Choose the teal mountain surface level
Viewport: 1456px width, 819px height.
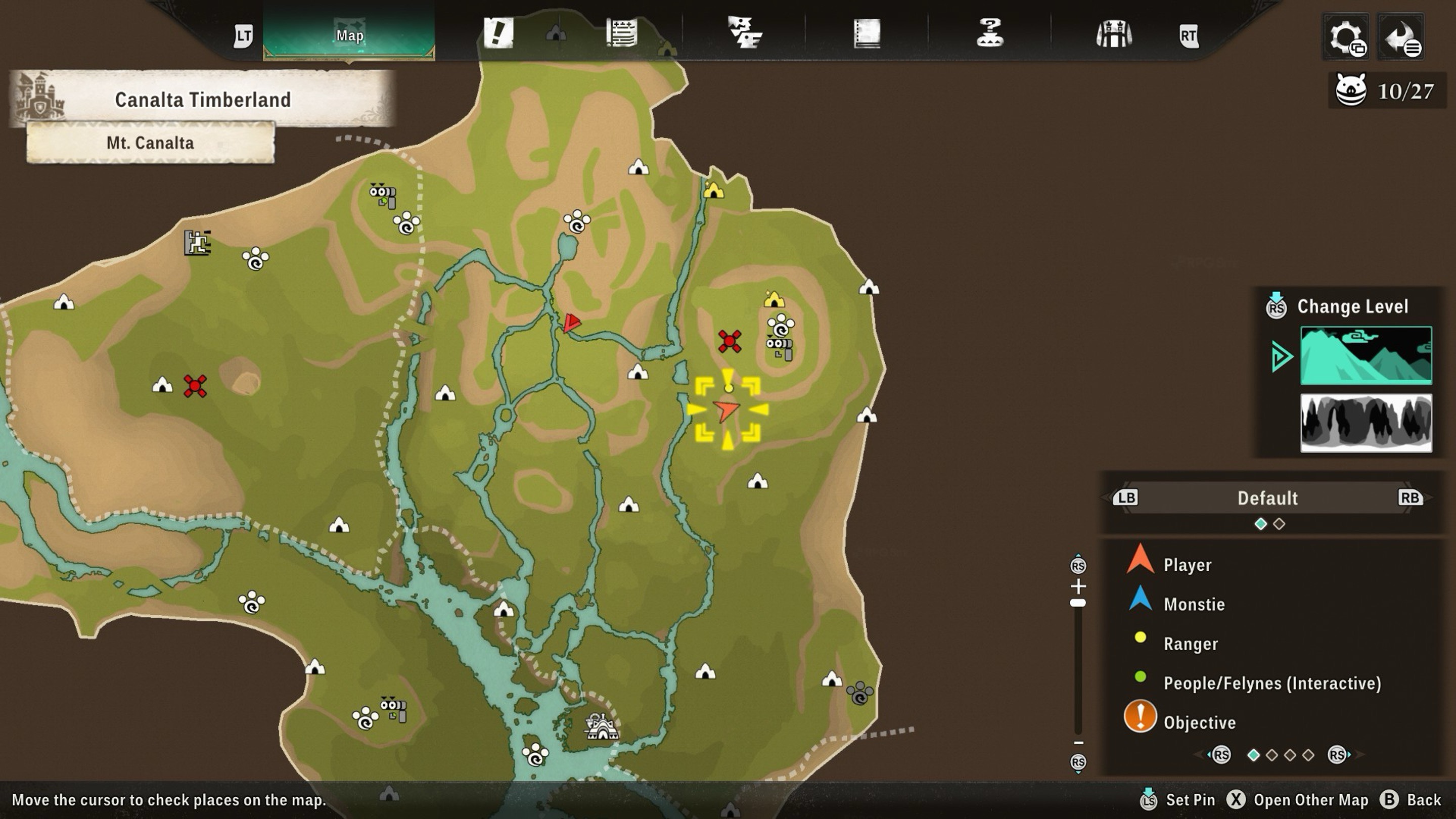[x=1366, y=355]
